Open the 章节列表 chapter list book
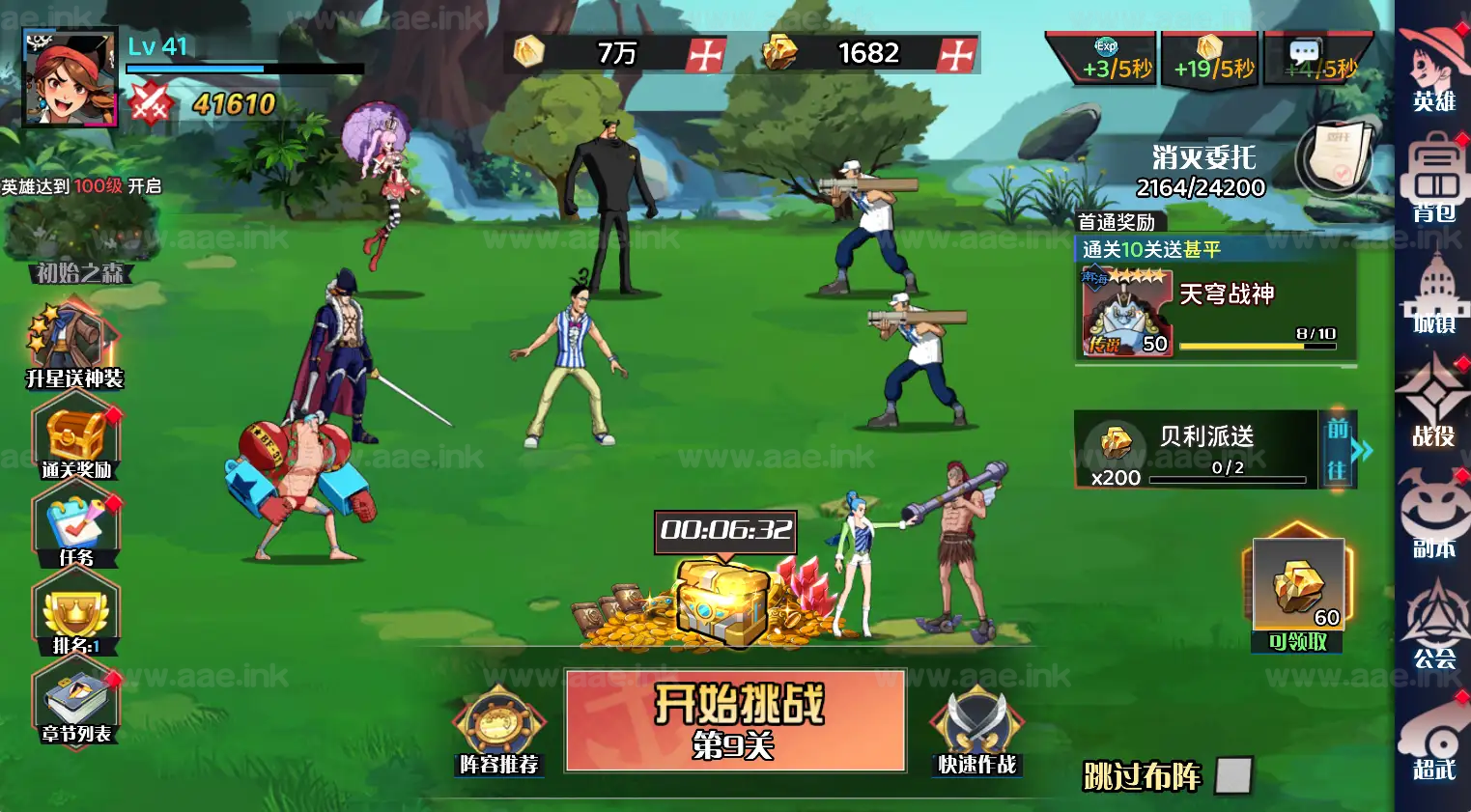Image resolution: width=1471 pixels, height=812 pixels. [75, 700]
